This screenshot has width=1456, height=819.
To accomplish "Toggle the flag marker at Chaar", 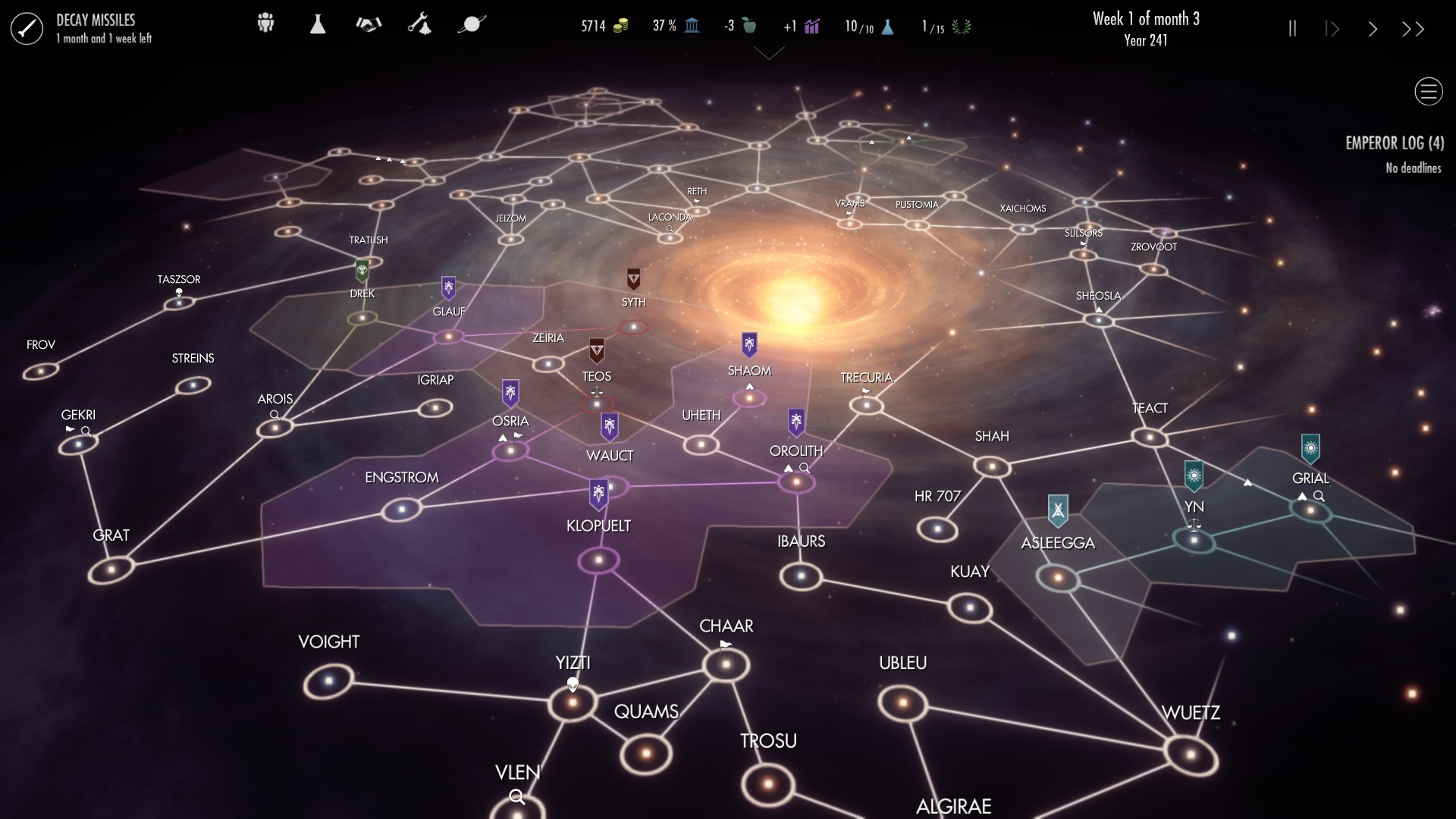I will click(724, 644).
